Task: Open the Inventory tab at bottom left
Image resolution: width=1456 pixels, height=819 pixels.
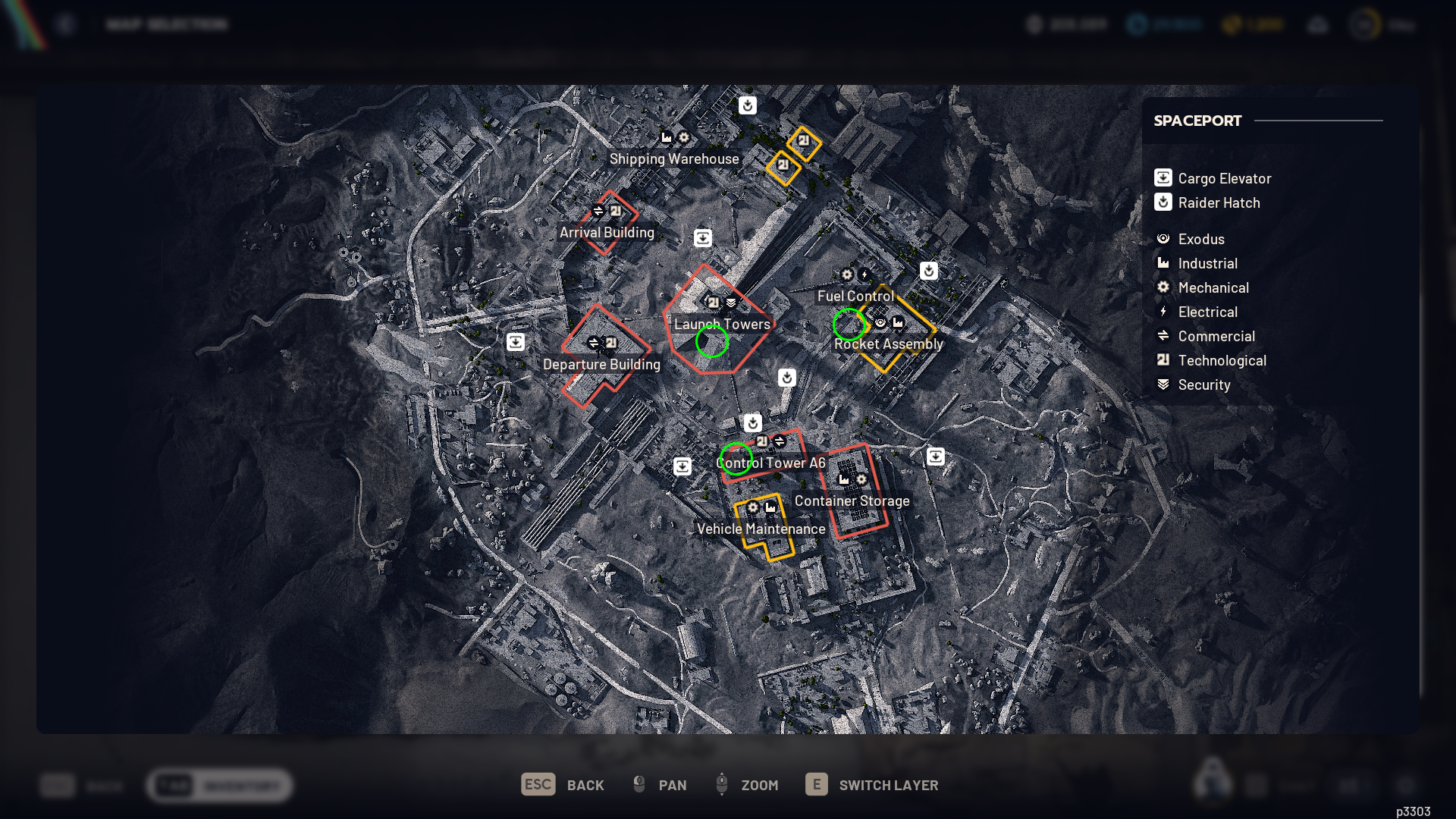Action: 218,786
